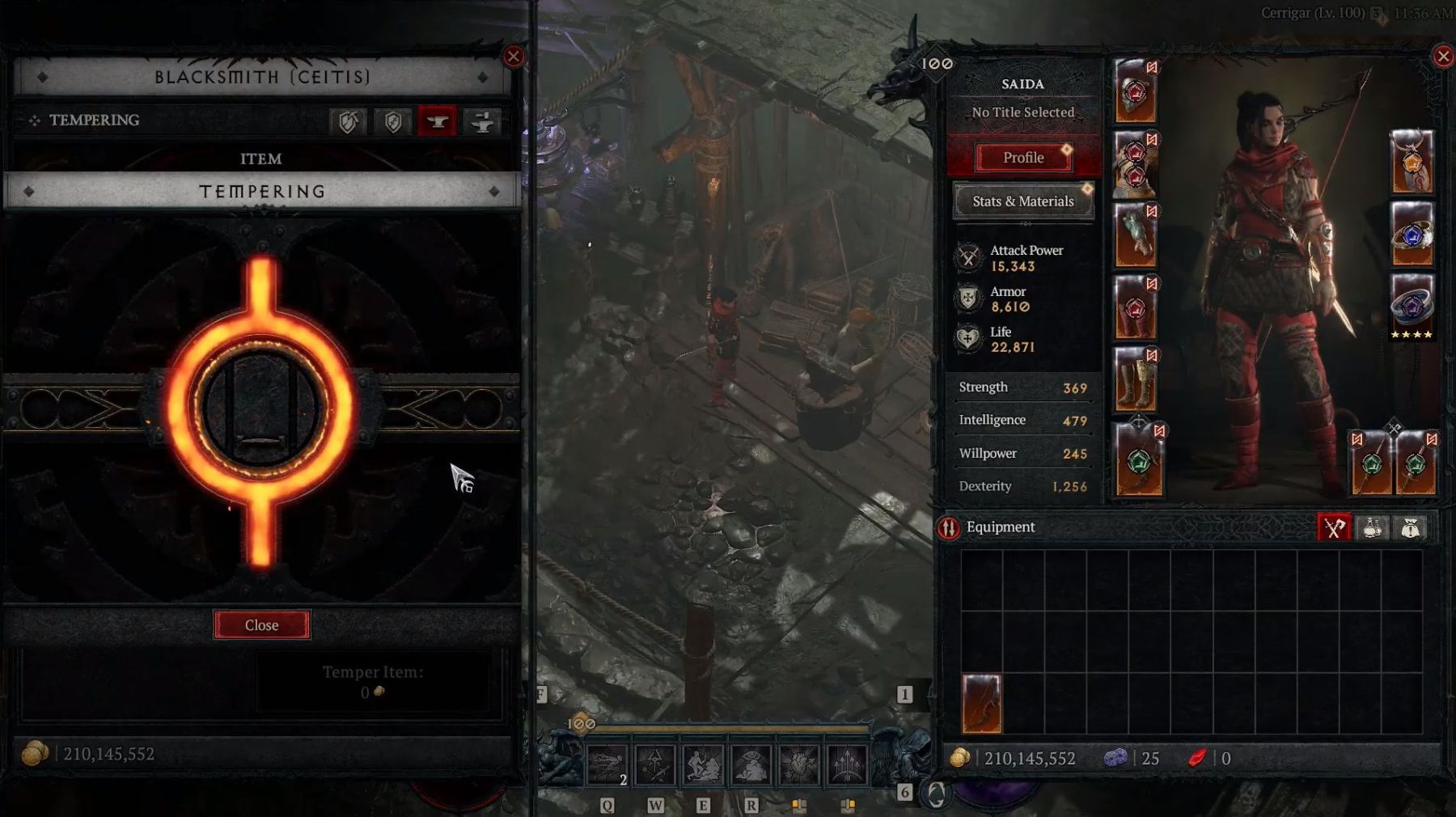
Task: Click the glowing tempering item slot
Action: [260, 409]
